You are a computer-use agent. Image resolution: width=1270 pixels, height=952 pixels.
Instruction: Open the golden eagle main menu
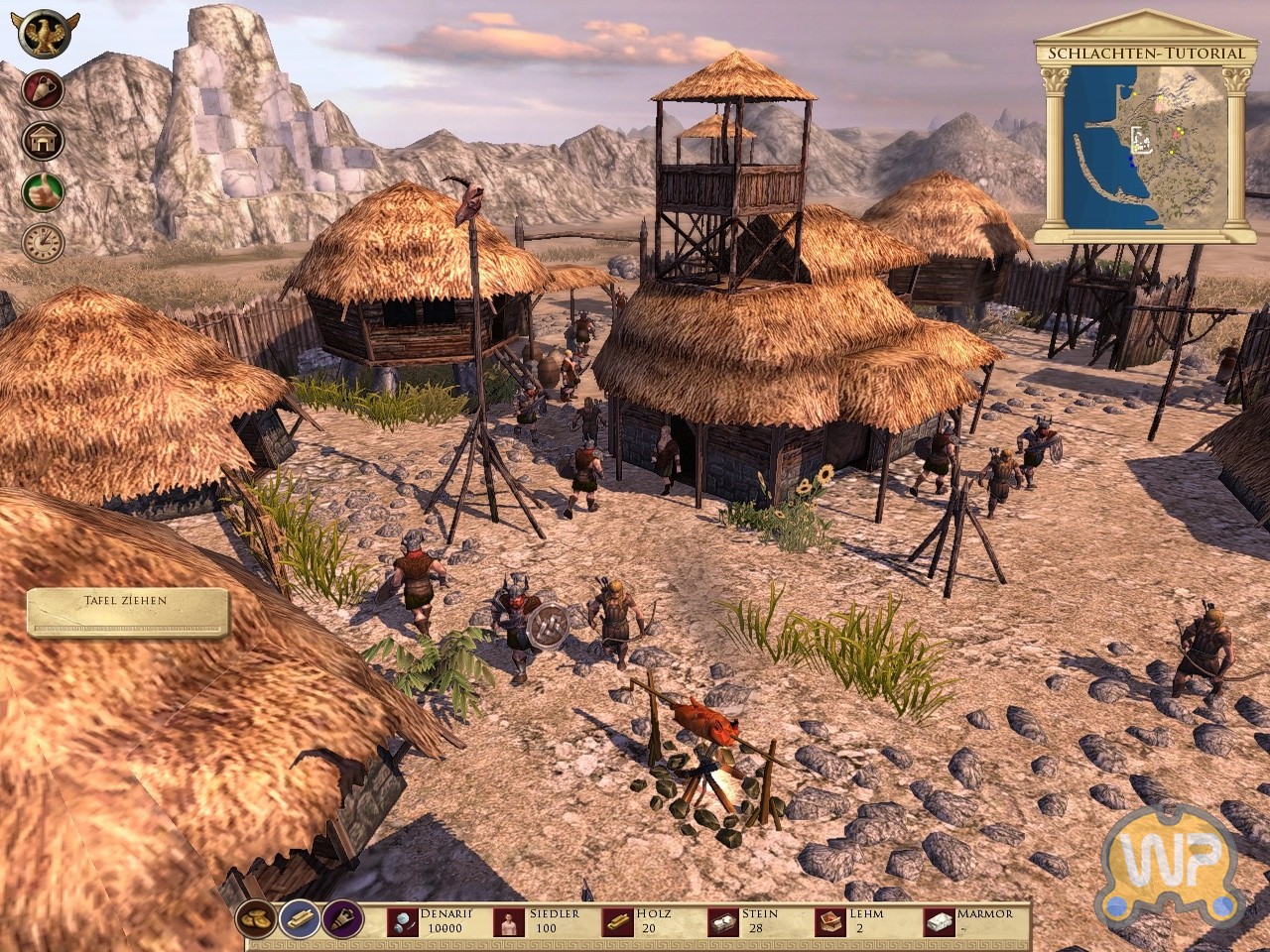(46, 34)
